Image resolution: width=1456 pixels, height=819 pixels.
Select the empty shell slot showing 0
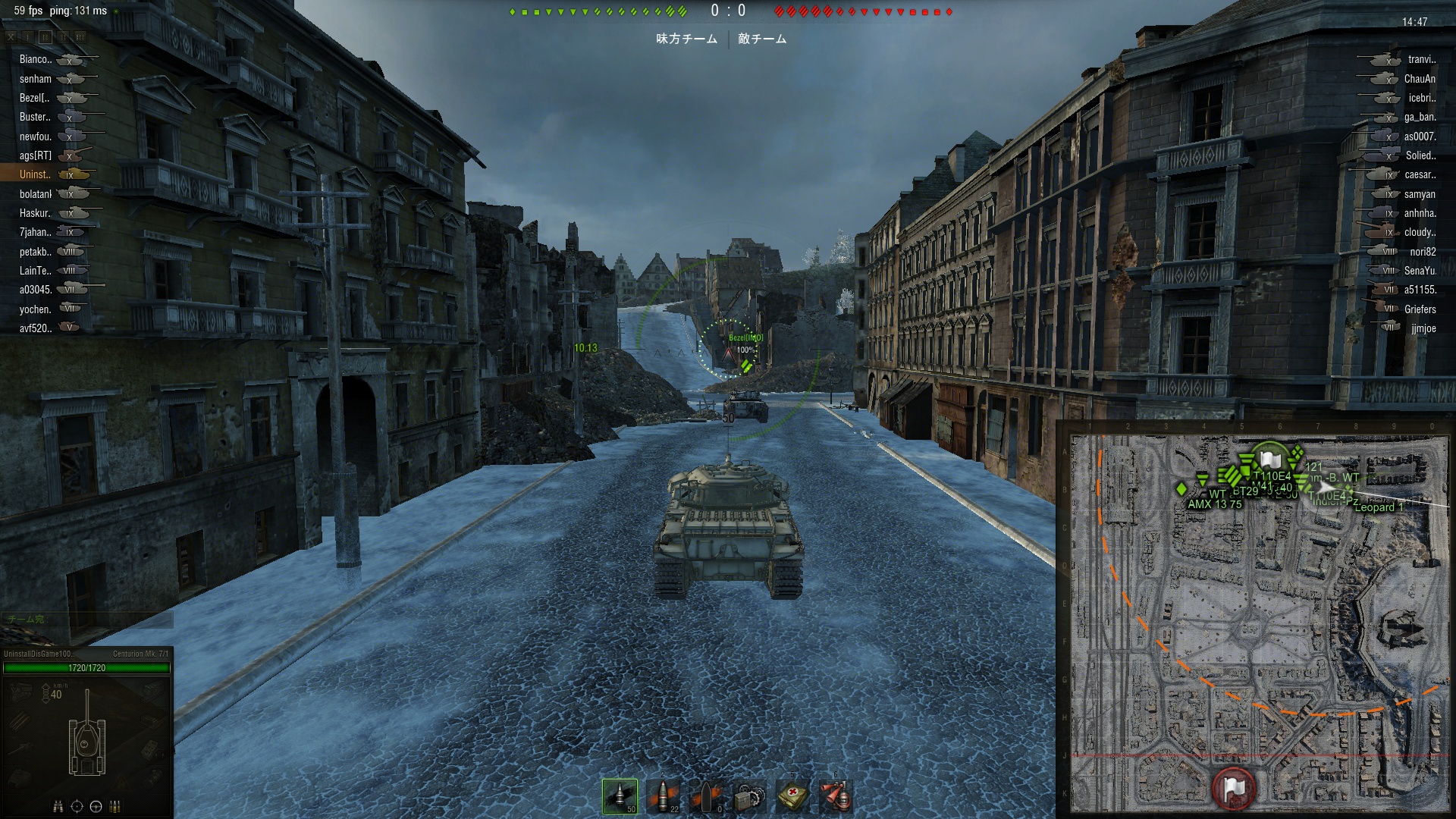pyautogui.click(x=707, y=796)
